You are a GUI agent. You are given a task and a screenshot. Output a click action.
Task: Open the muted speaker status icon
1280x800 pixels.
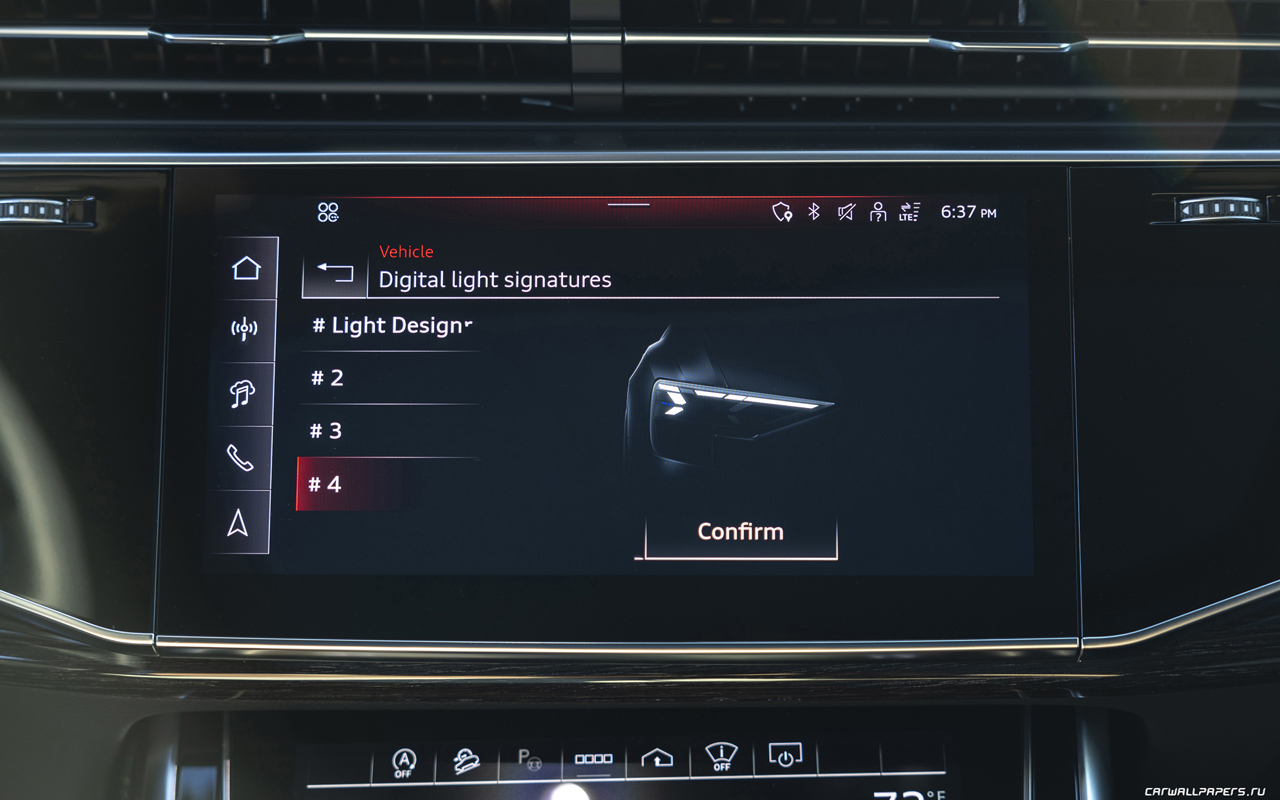click(x=846, y=212)
